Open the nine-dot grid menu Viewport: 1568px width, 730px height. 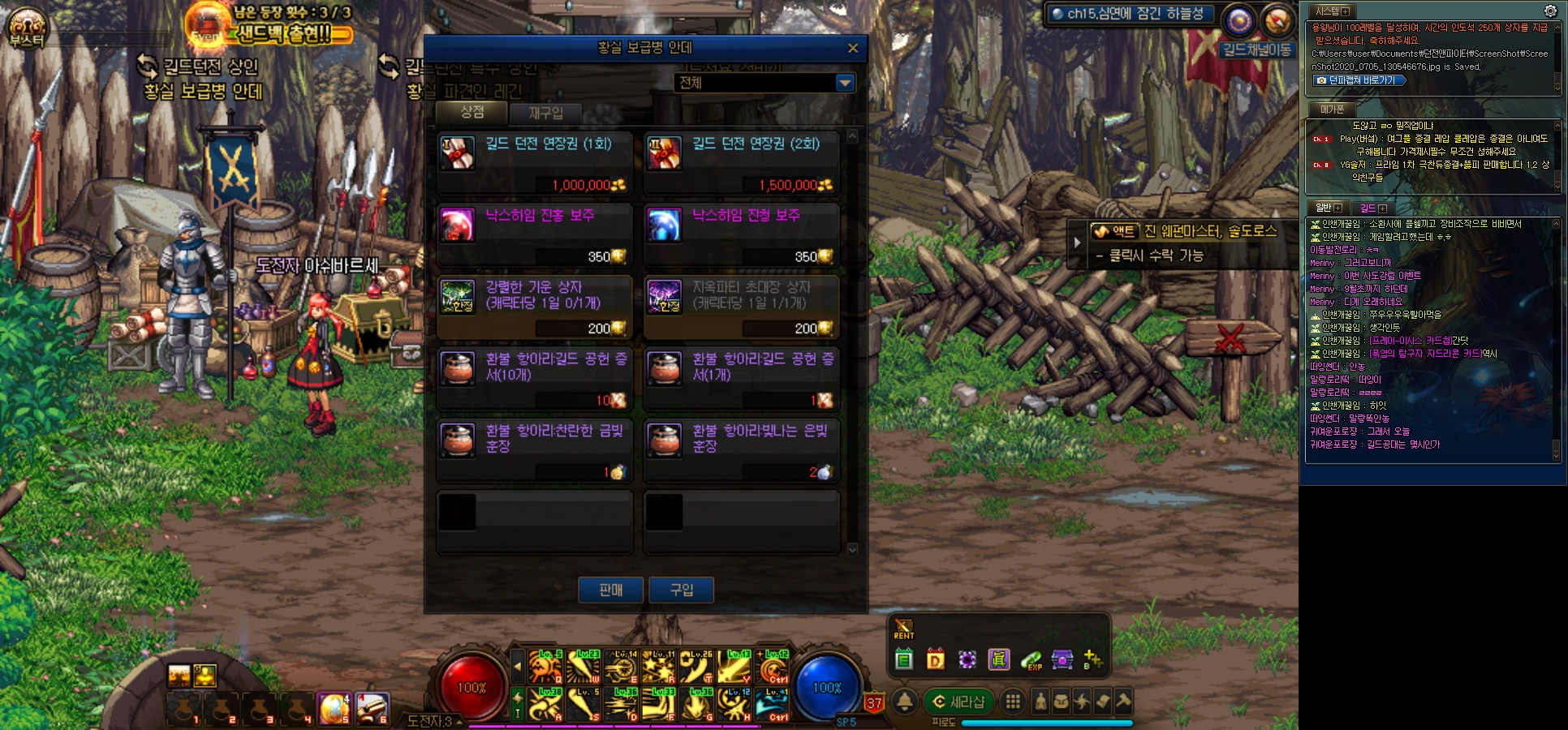pos(1013,702)
